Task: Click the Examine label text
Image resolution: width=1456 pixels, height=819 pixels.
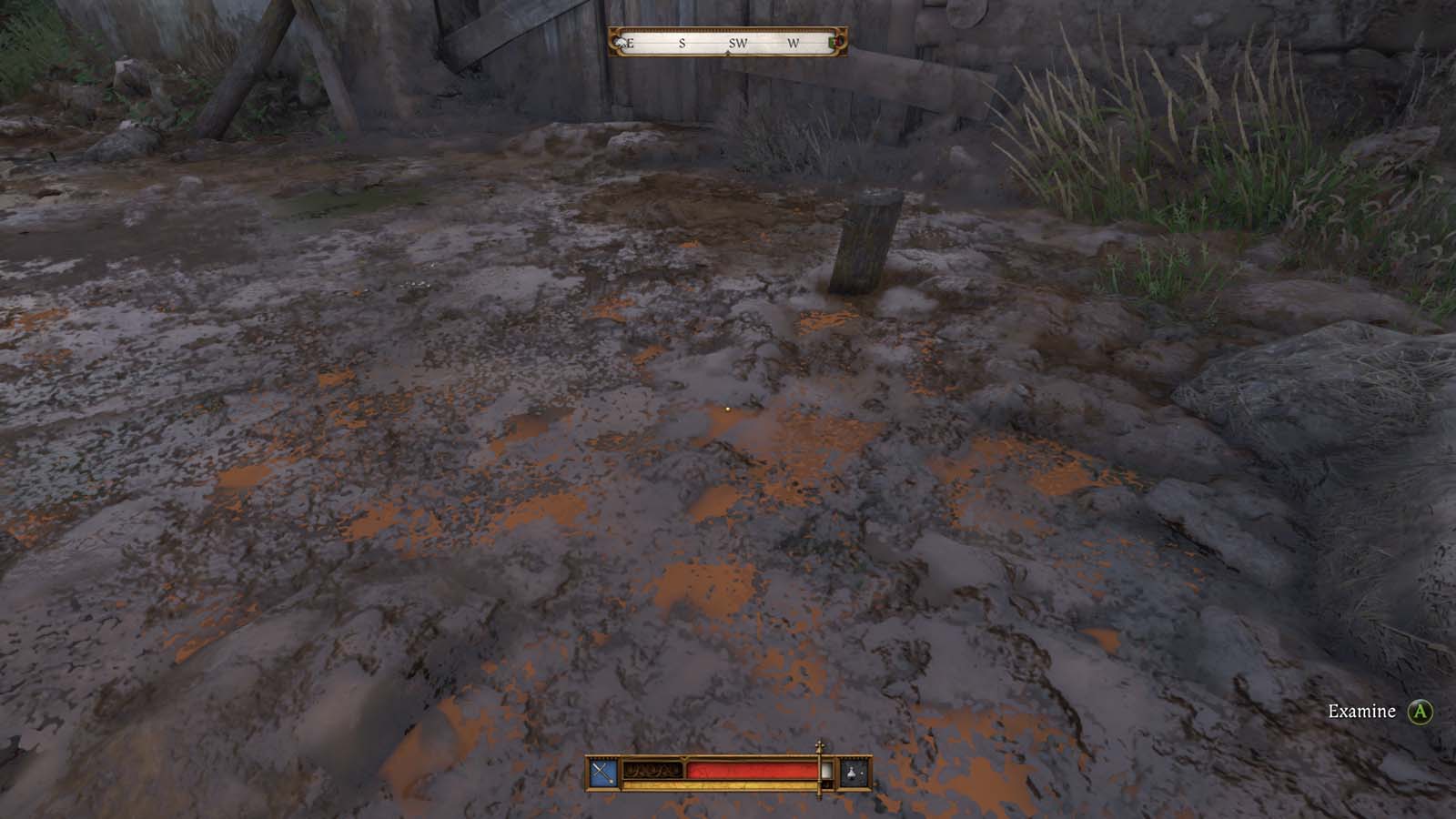Action: tap(1362, 712)
